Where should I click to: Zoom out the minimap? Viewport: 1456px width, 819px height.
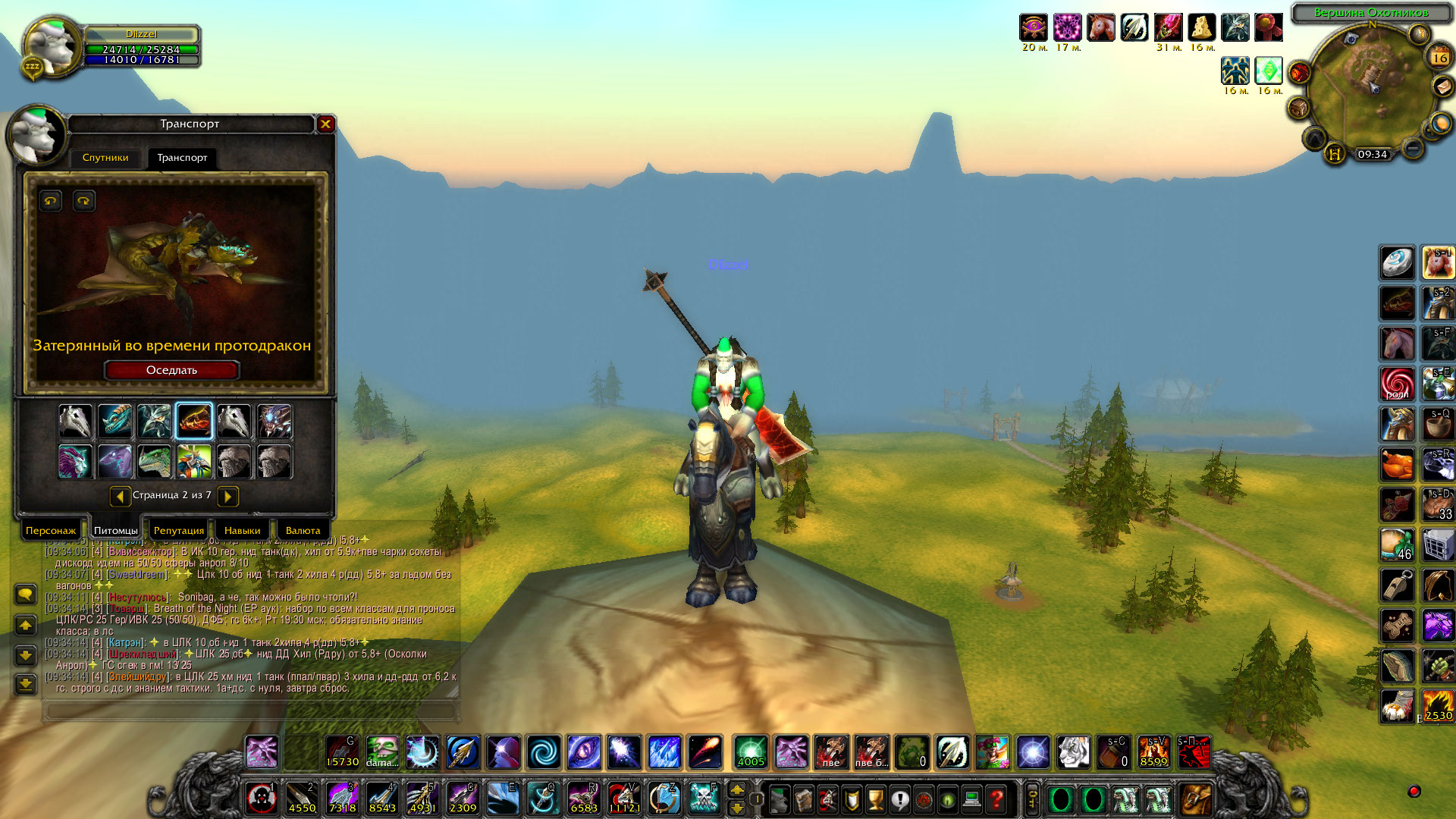click(1412, 148)
